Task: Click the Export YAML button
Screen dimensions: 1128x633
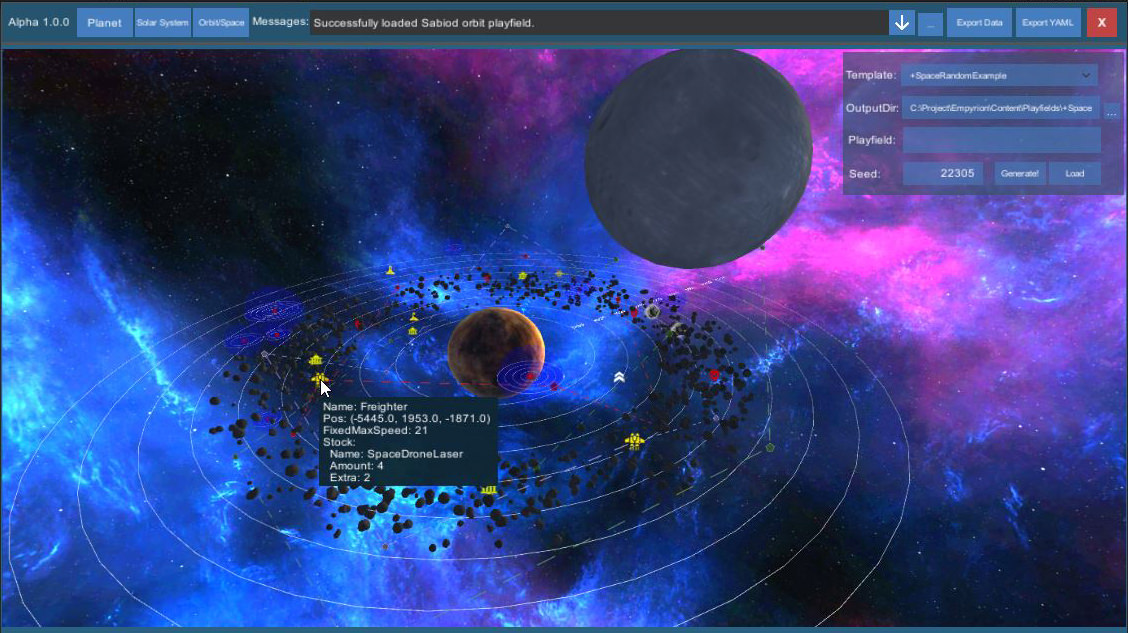Action: pos(1048,22)
